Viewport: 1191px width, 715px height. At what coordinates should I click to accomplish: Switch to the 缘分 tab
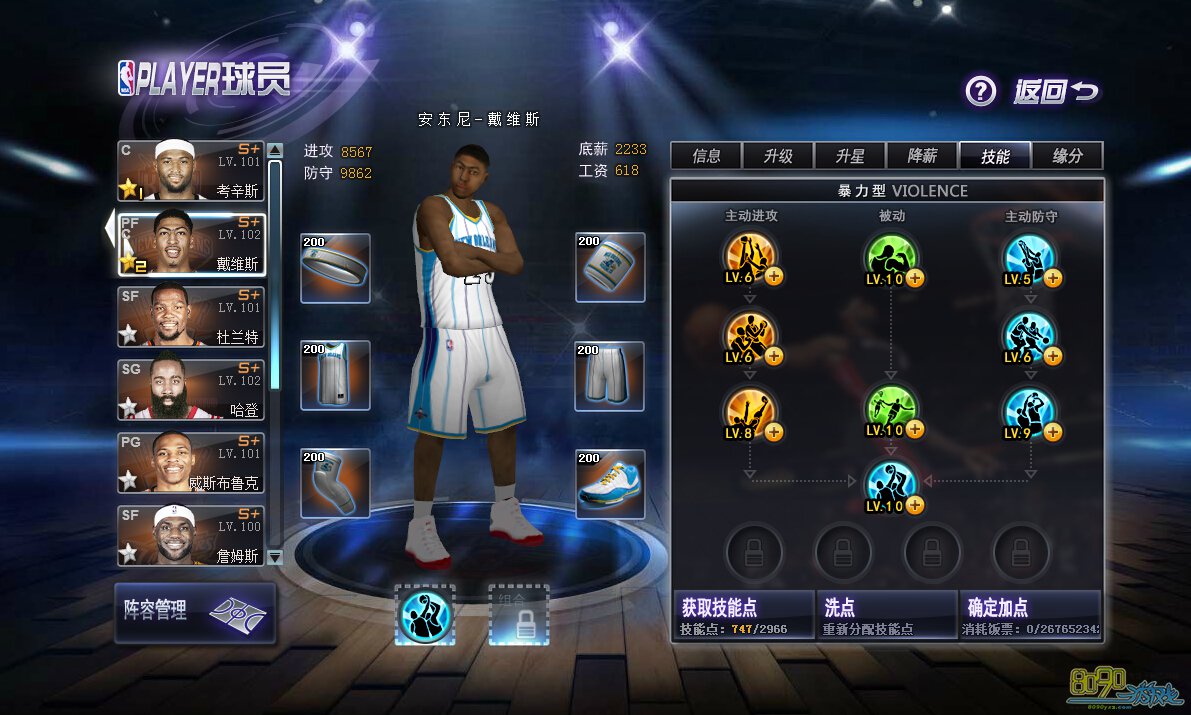click(x=1067, y=156)
